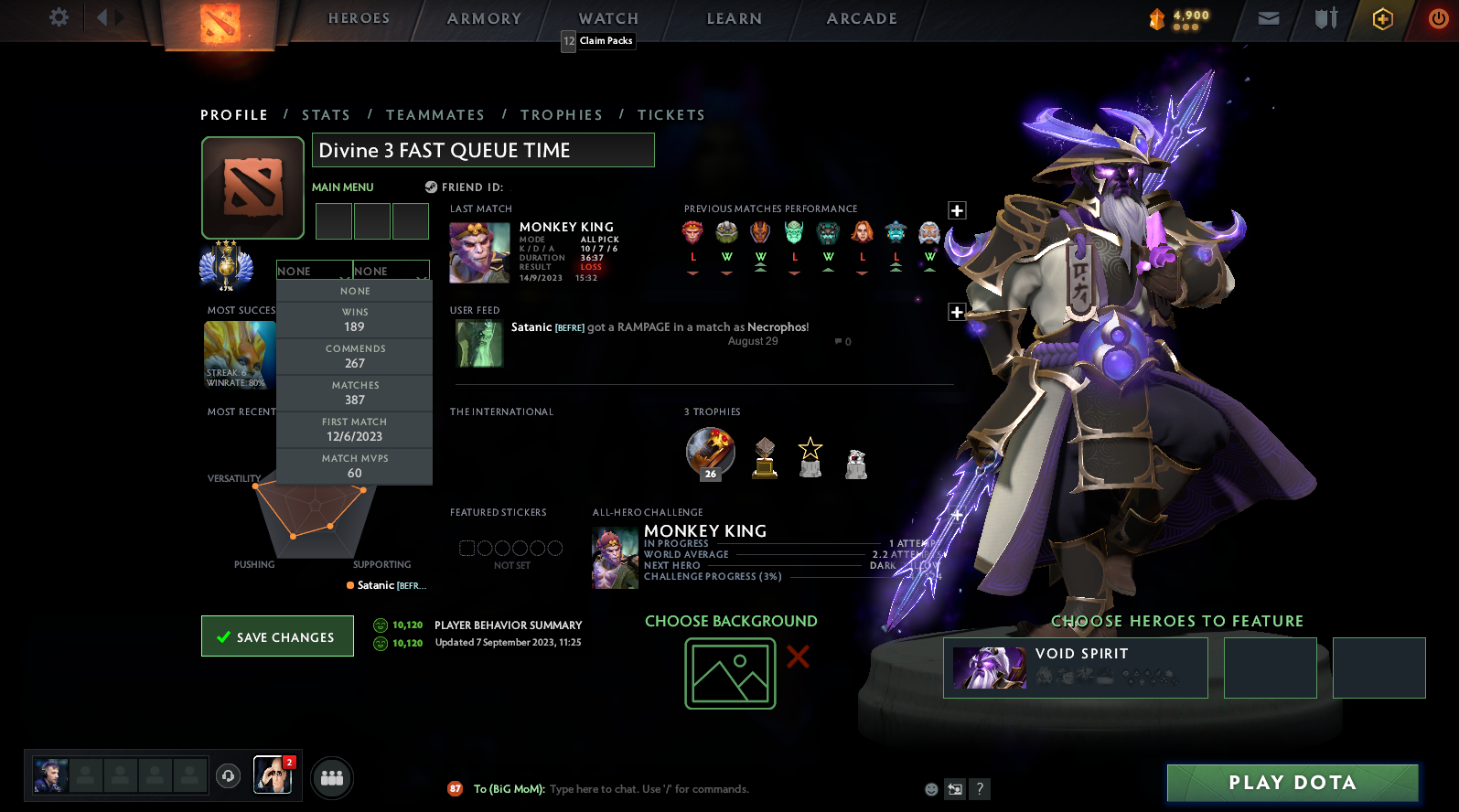1459x812 pixels.
Task: Open the help question mark icon
Action: pos(980,789)
